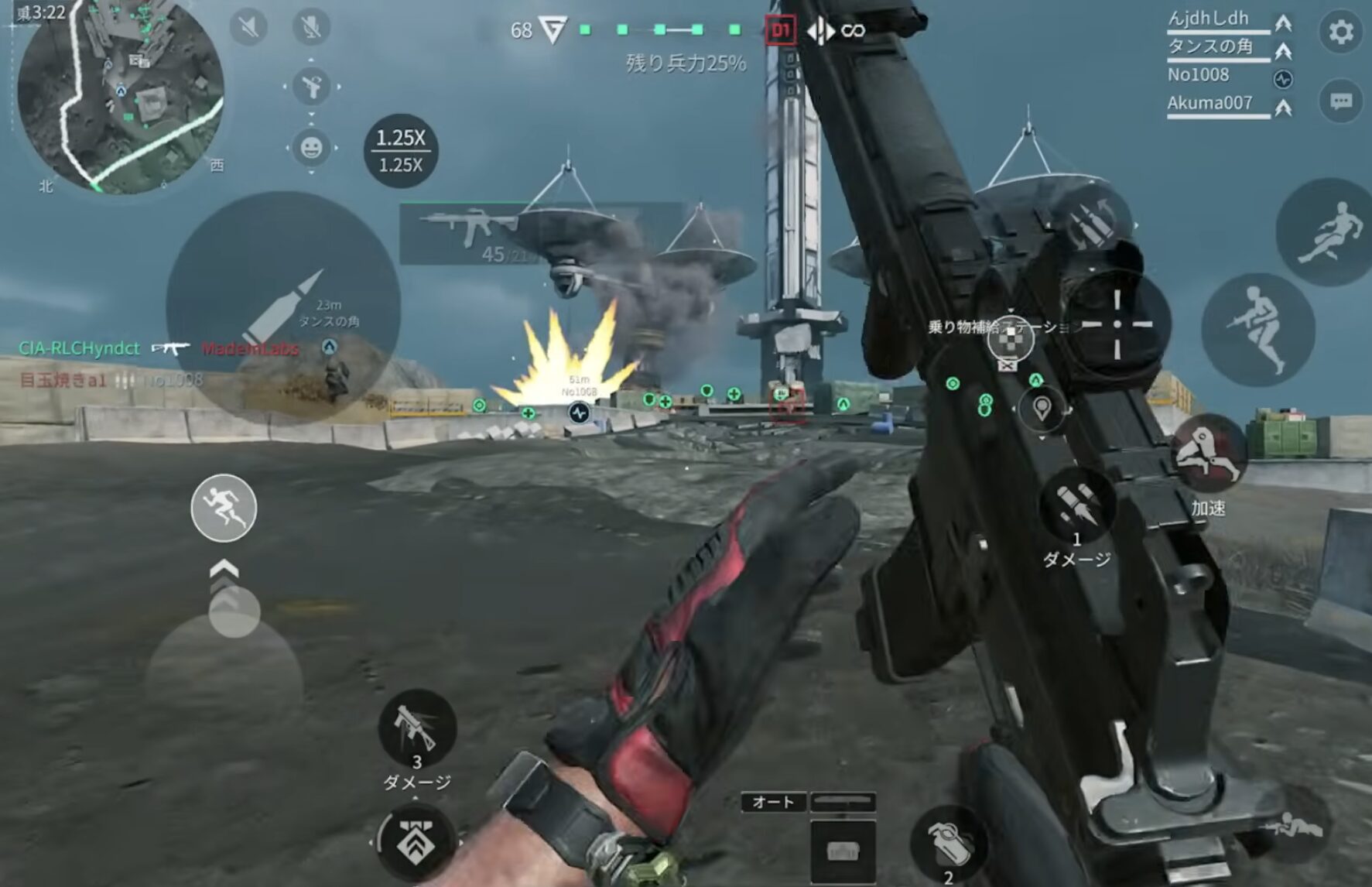Reload with the bullets reload icon
This screenshot has height=887, width=1372.
pos(1093,221)
